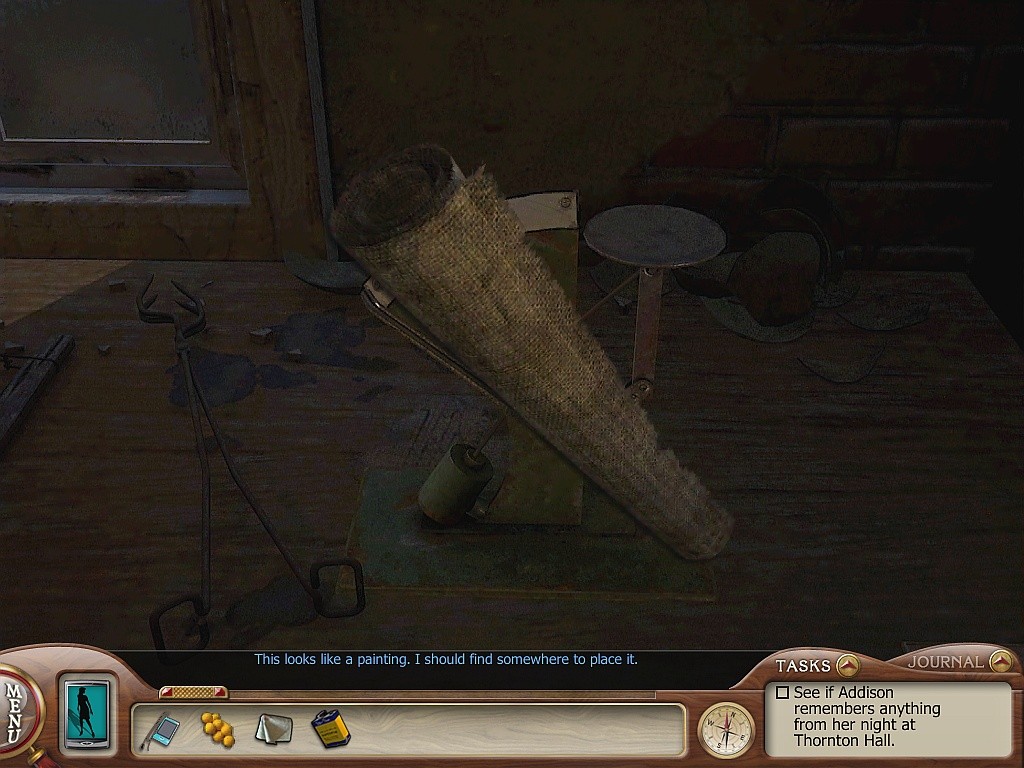Screen dimensions: 1024x768
Task: Select the blue device with stylus
Action: click(x=163, y=729)
